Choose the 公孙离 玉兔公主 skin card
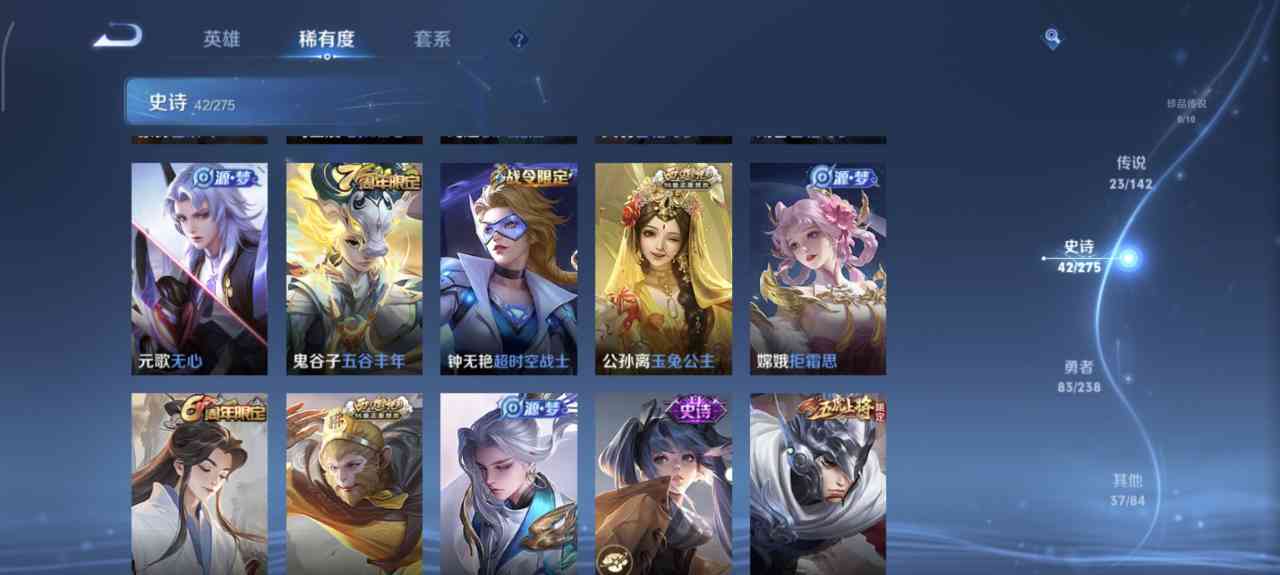This screenshot has width=1280, height=575. (663, 268)
